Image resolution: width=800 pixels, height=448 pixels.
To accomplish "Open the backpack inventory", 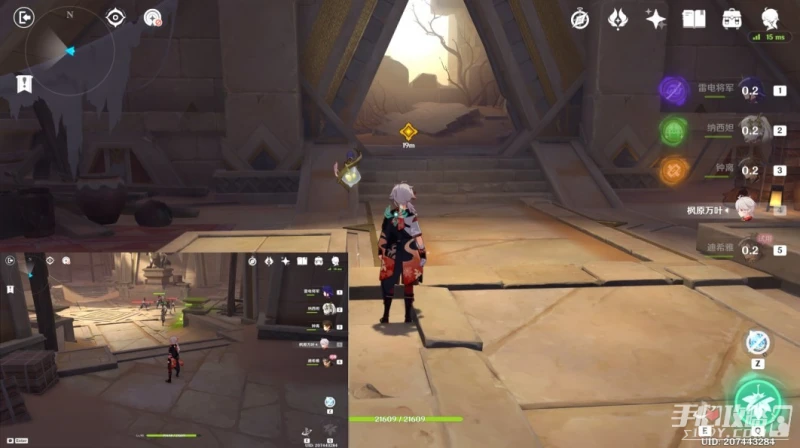I will (x=732, y=18).
